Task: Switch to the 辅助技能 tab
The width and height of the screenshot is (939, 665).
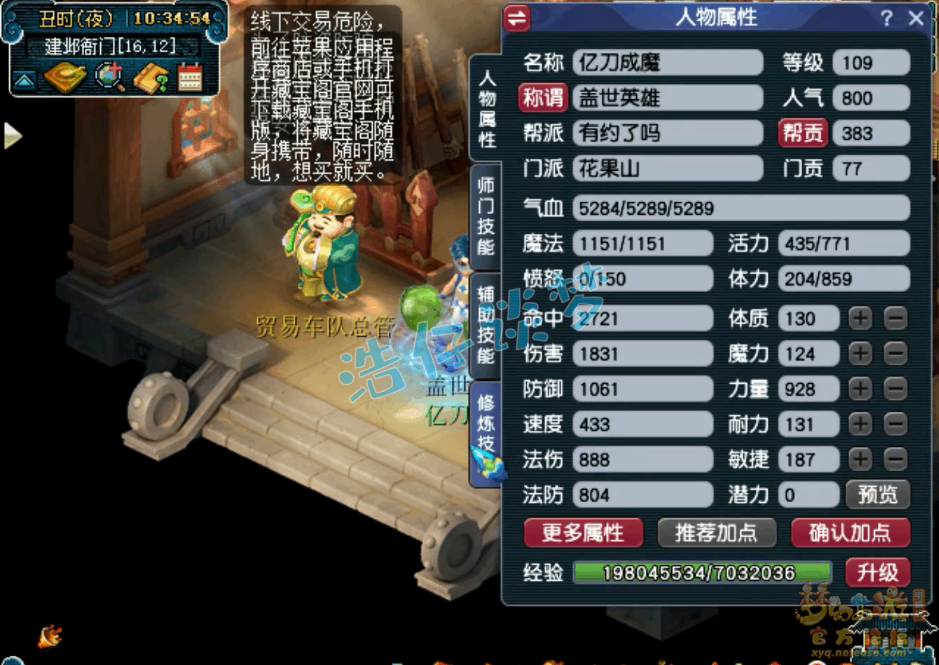Action: [487, 323]
